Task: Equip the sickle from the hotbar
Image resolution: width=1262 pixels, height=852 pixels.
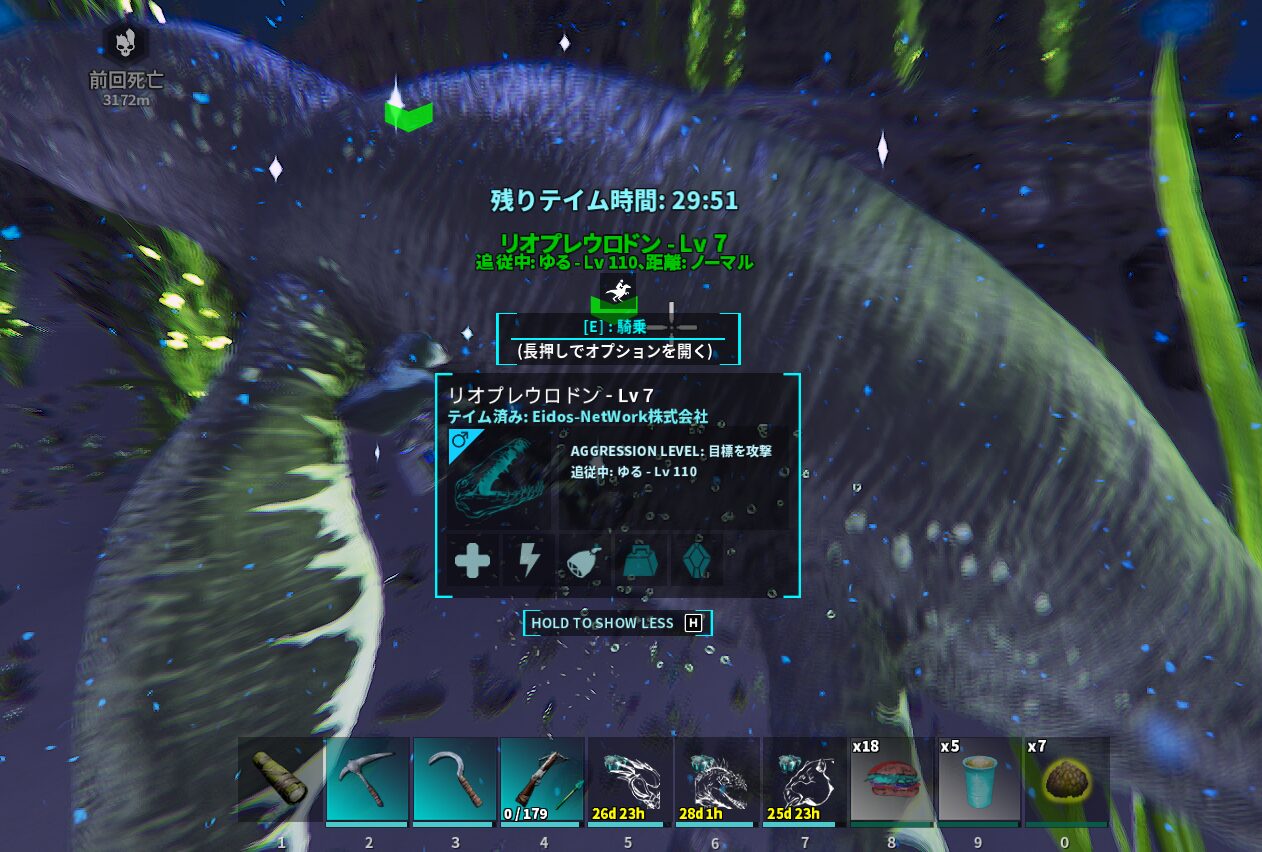Action: pyautogui.click(x=455, y=780)
